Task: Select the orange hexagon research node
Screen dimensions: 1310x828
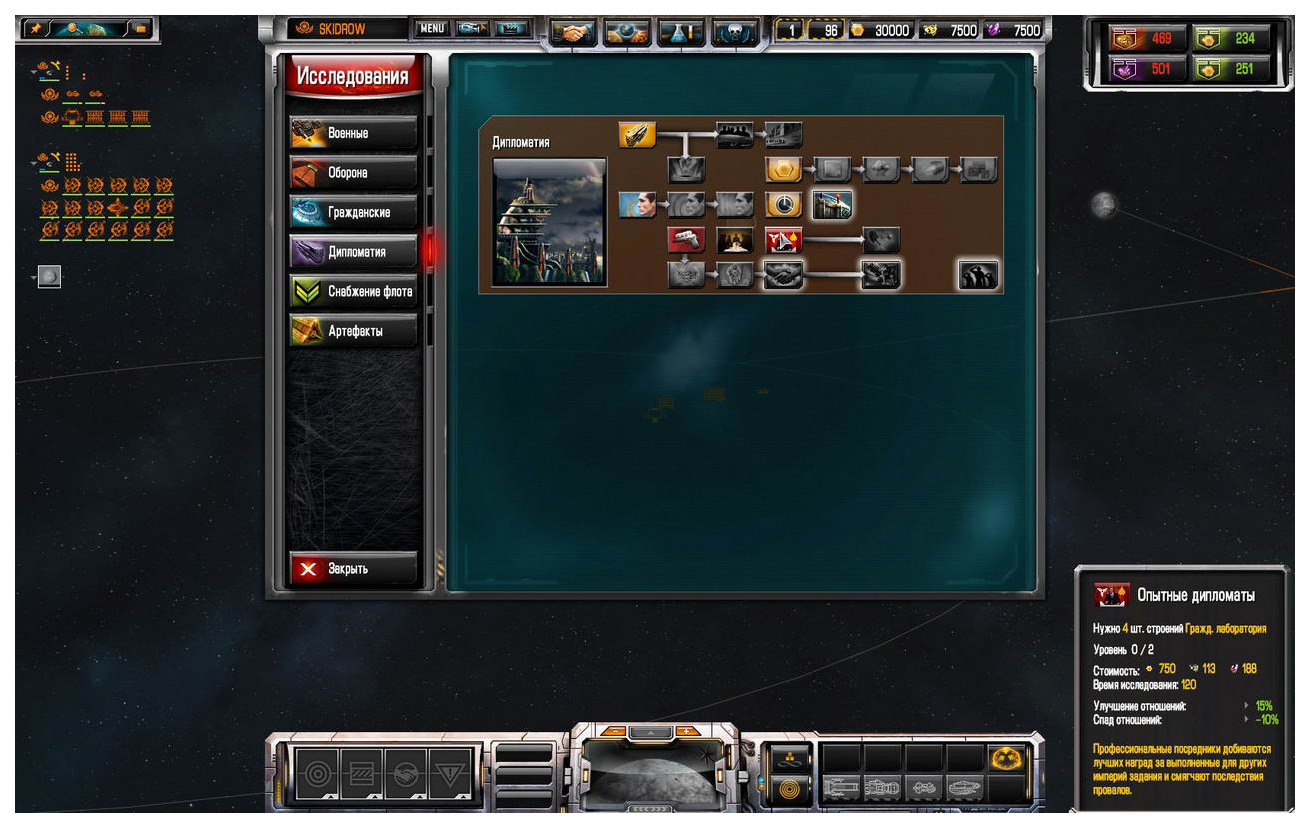Action: point(783,169)
